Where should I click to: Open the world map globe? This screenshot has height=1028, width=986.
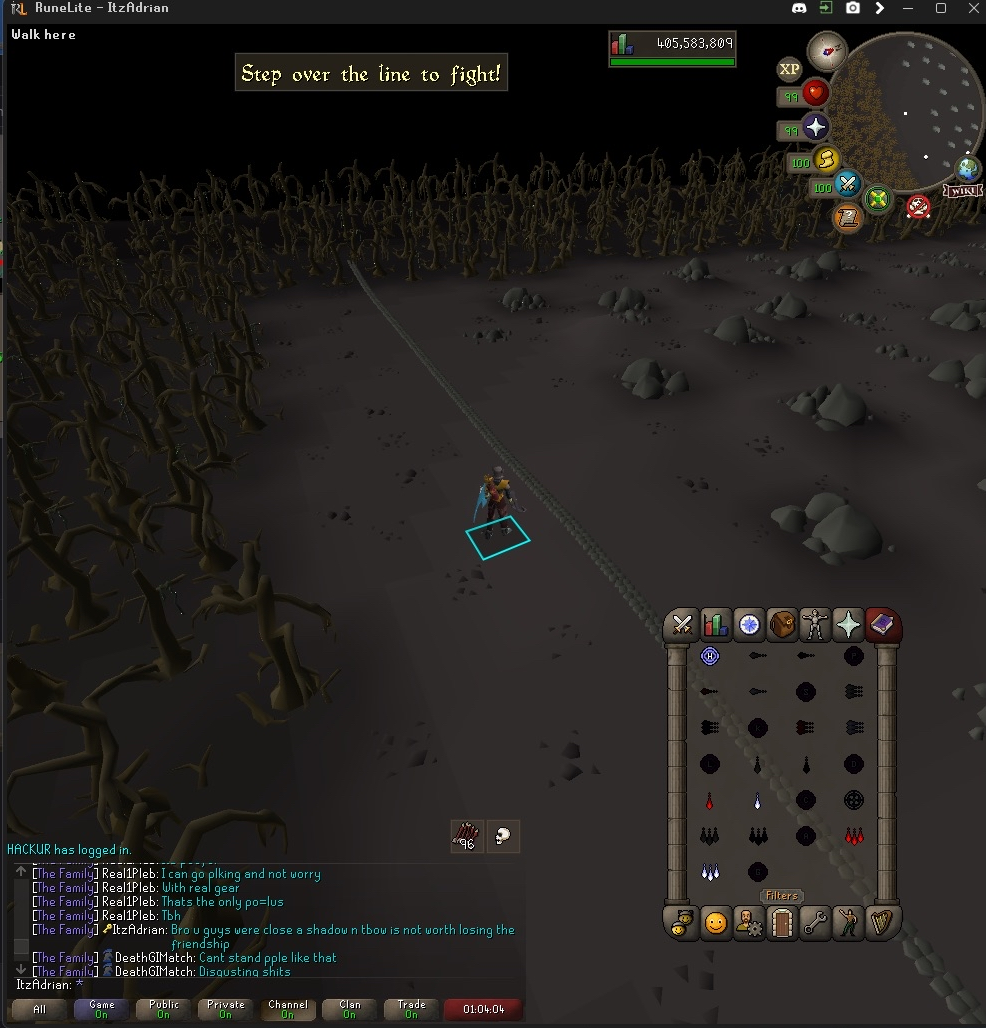[968, 168]
